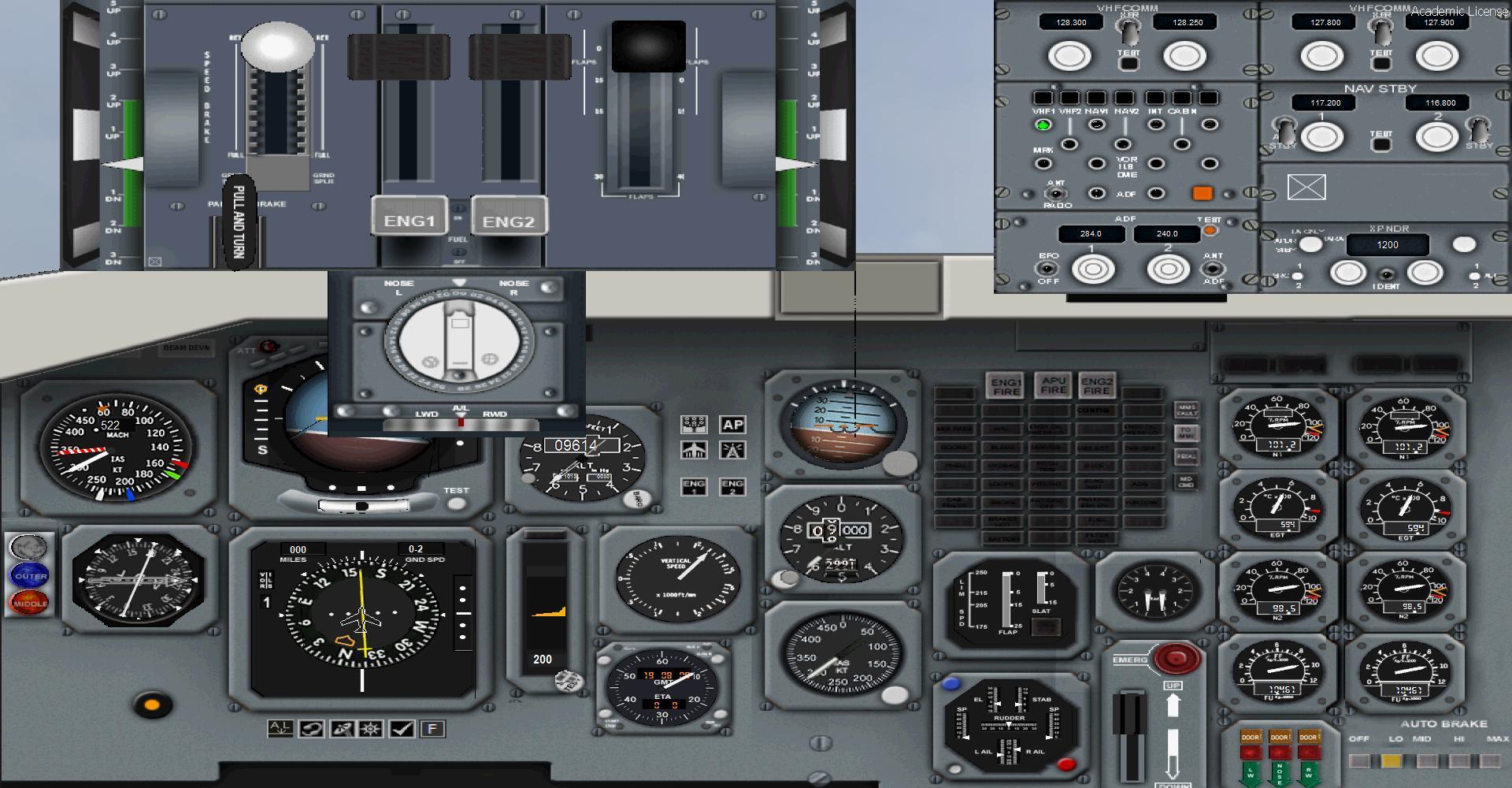Screen dimensions: 1512x788
Task: Click the aircraft landing gear icon
Action: (694, 451)
